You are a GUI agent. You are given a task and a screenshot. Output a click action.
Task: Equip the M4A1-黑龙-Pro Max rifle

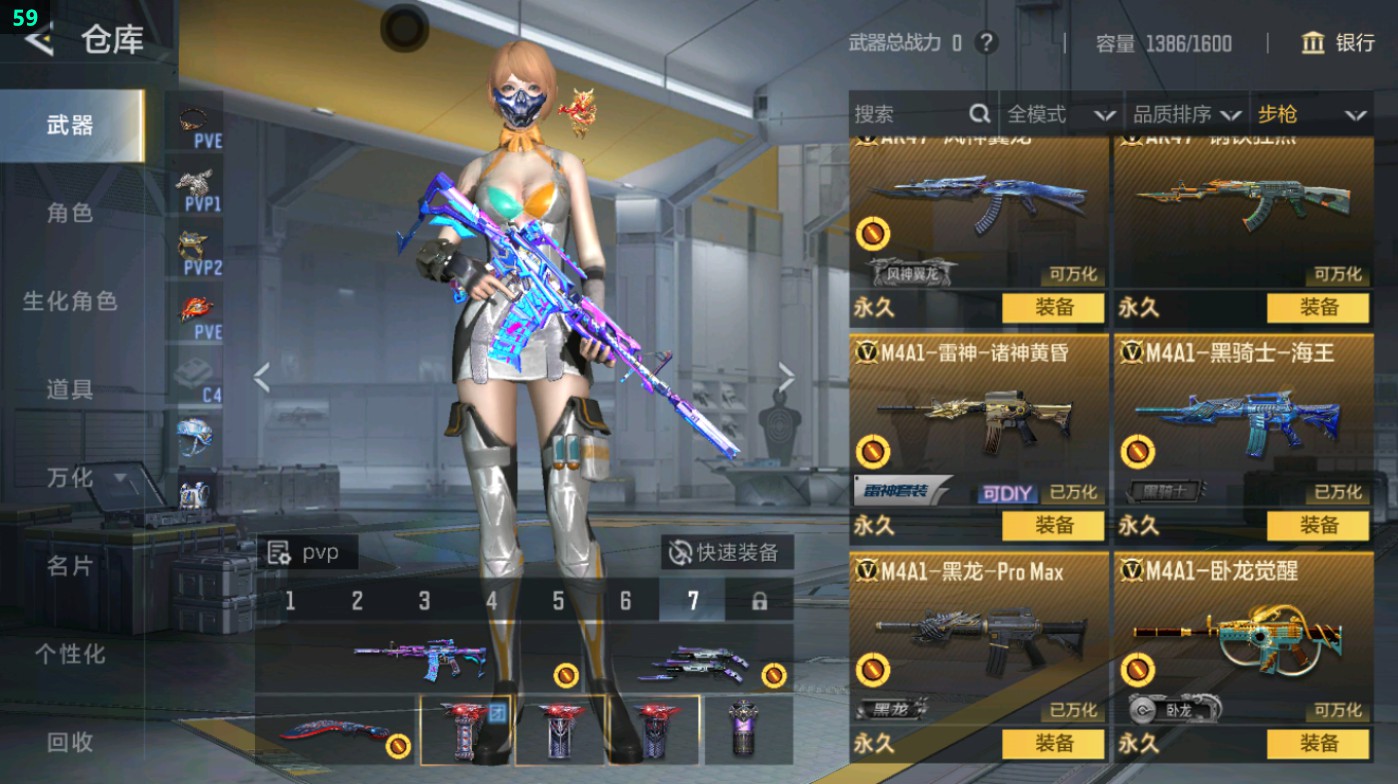point(1053,743)
